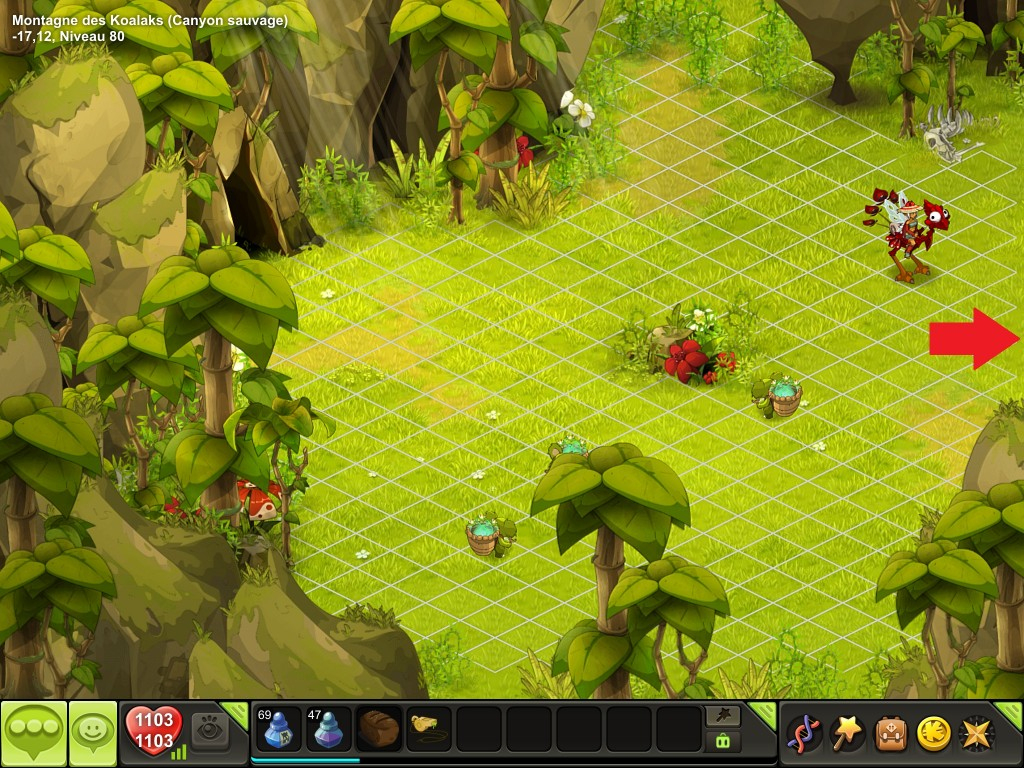The height and width of the screenshot is (768, 1024).
Task: Open the brown backpack inventory
Action: click(891, 733)
